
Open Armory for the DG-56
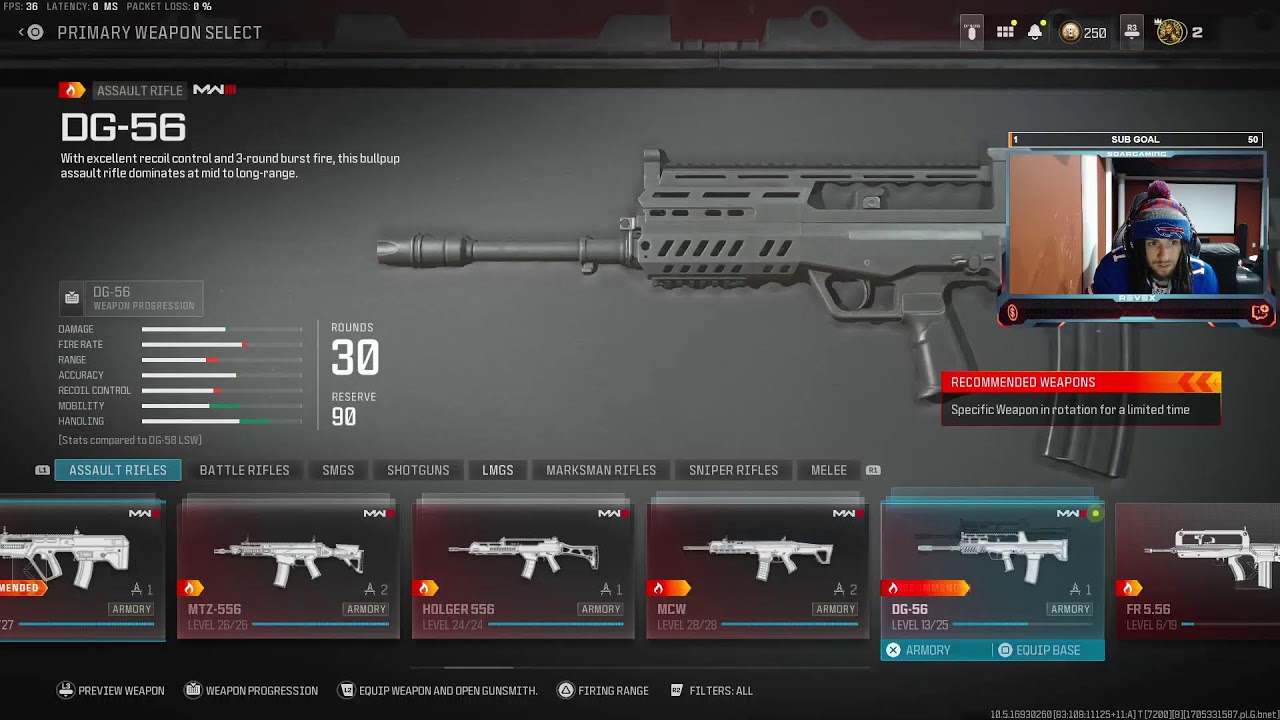[x=920, y=650]
